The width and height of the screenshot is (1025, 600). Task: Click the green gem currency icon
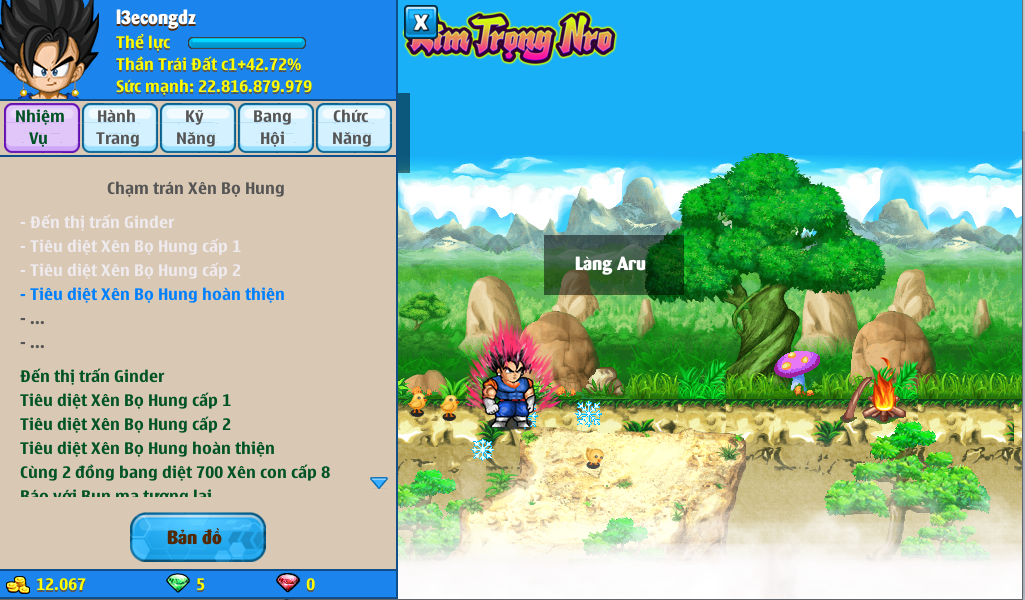pyautogui.click(x=177, y=584)
